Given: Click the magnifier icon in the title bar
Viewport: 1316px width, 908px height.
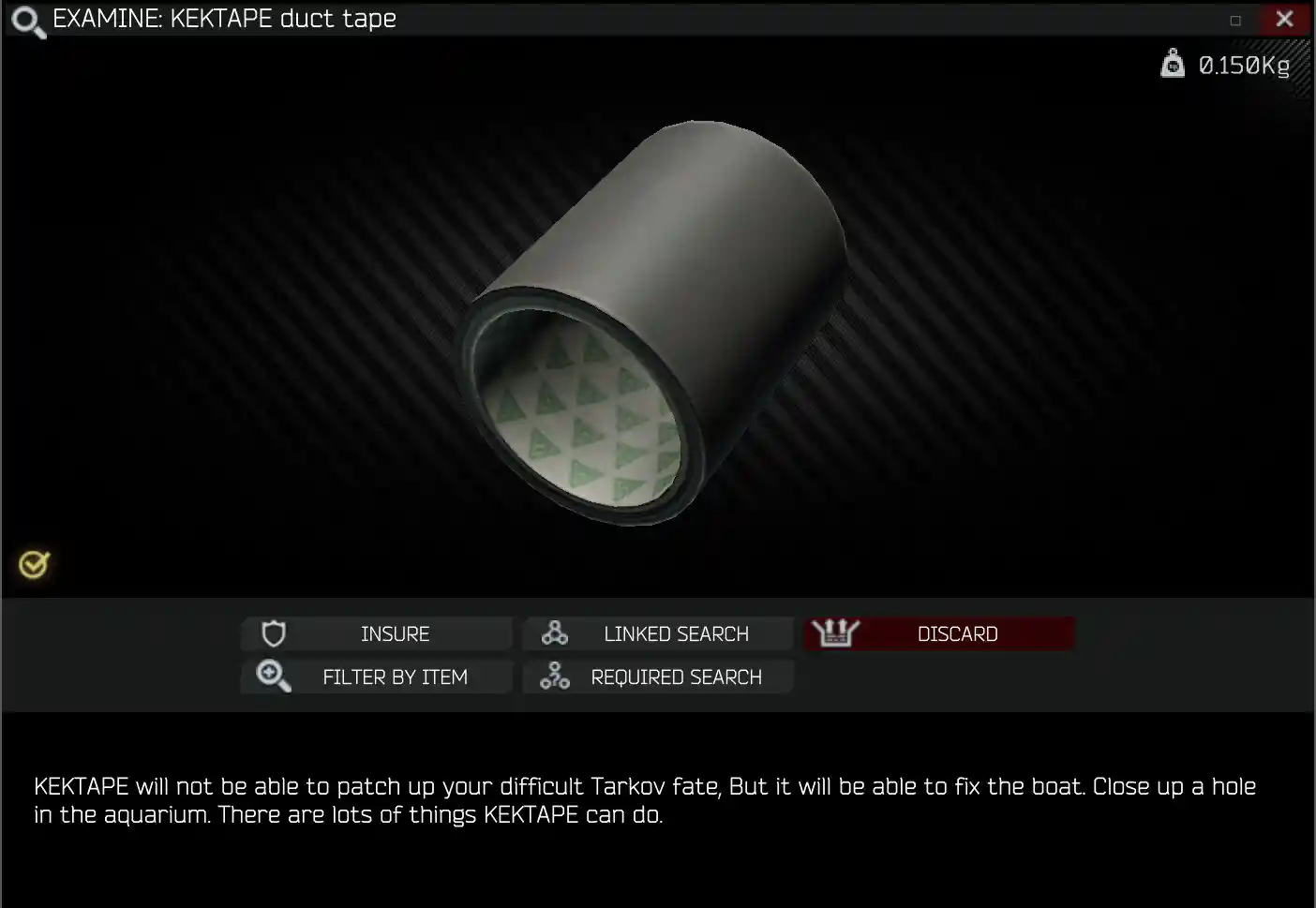Looking at the screenshot, I should 26,20.
